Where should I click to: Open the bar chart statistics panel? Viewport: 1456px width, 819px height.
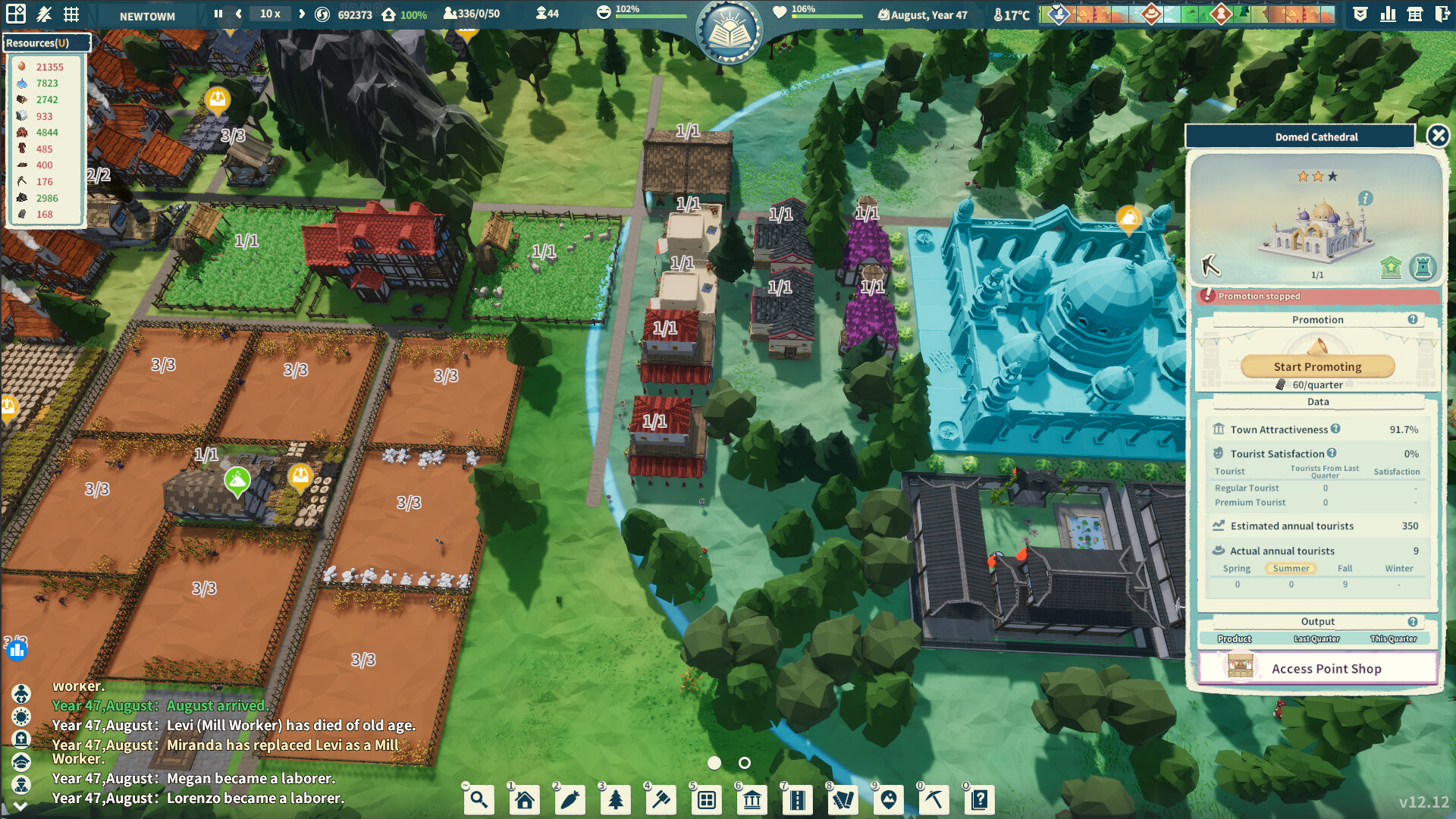point(1387,14)
